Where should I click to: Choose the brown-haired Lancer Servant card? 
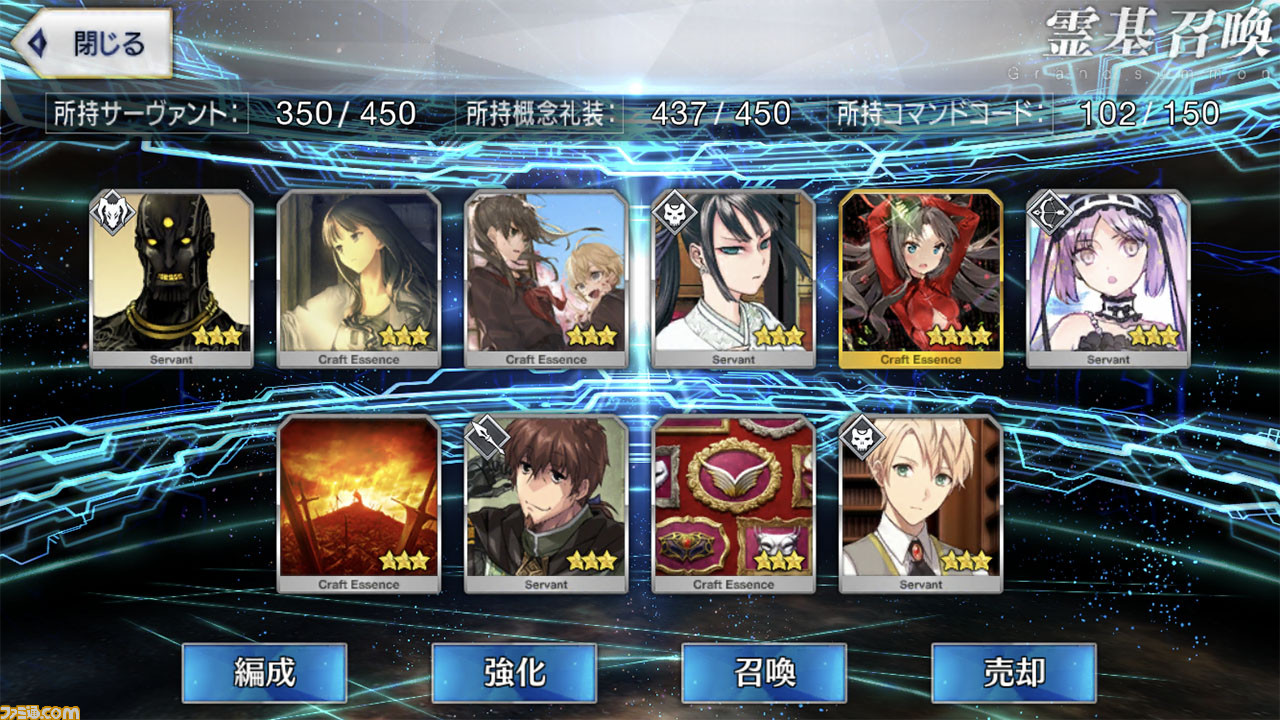click(x=546, y=504)
